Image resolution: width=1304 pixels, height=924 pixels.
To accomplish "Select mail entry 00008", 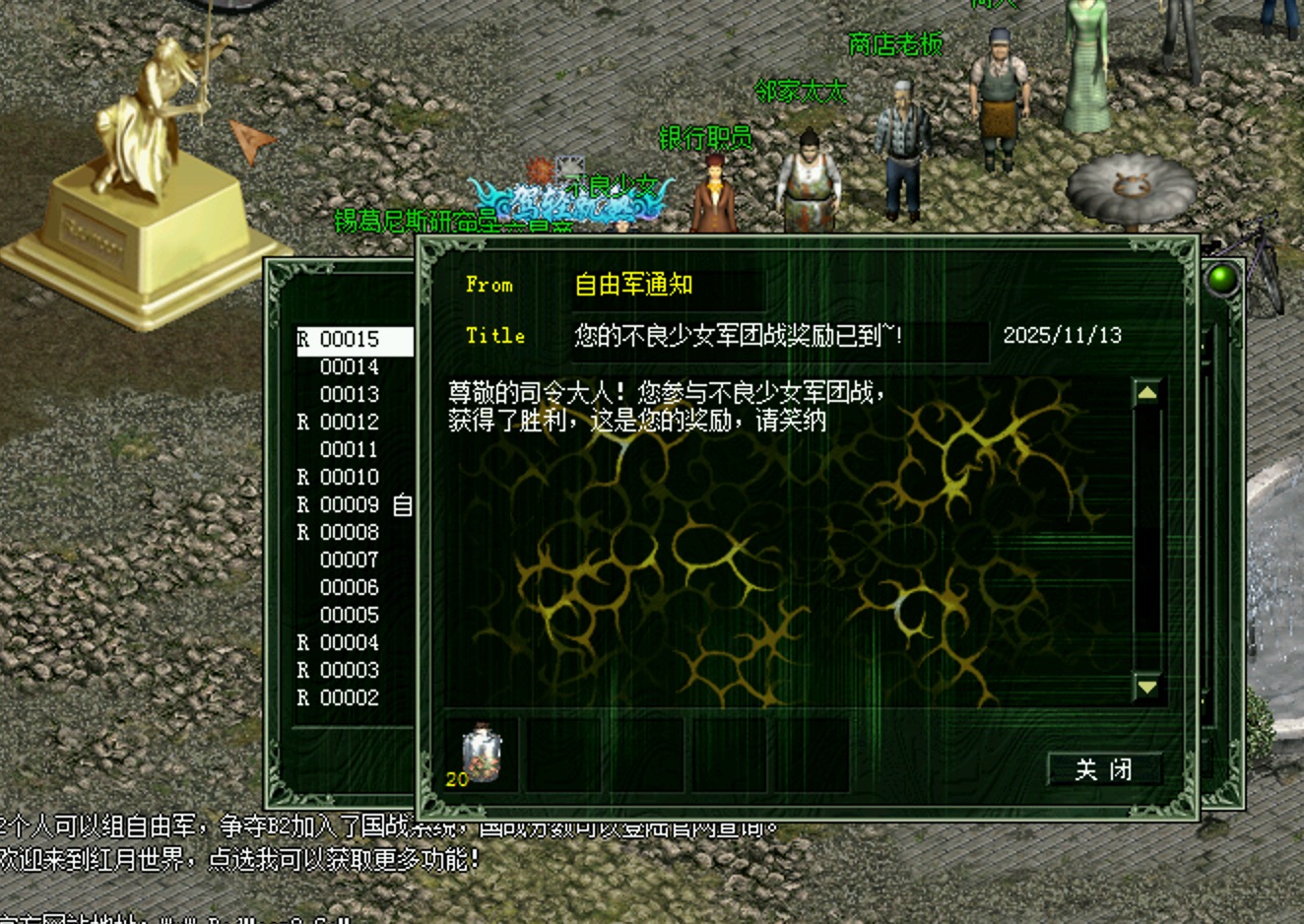I will [350, 533].
